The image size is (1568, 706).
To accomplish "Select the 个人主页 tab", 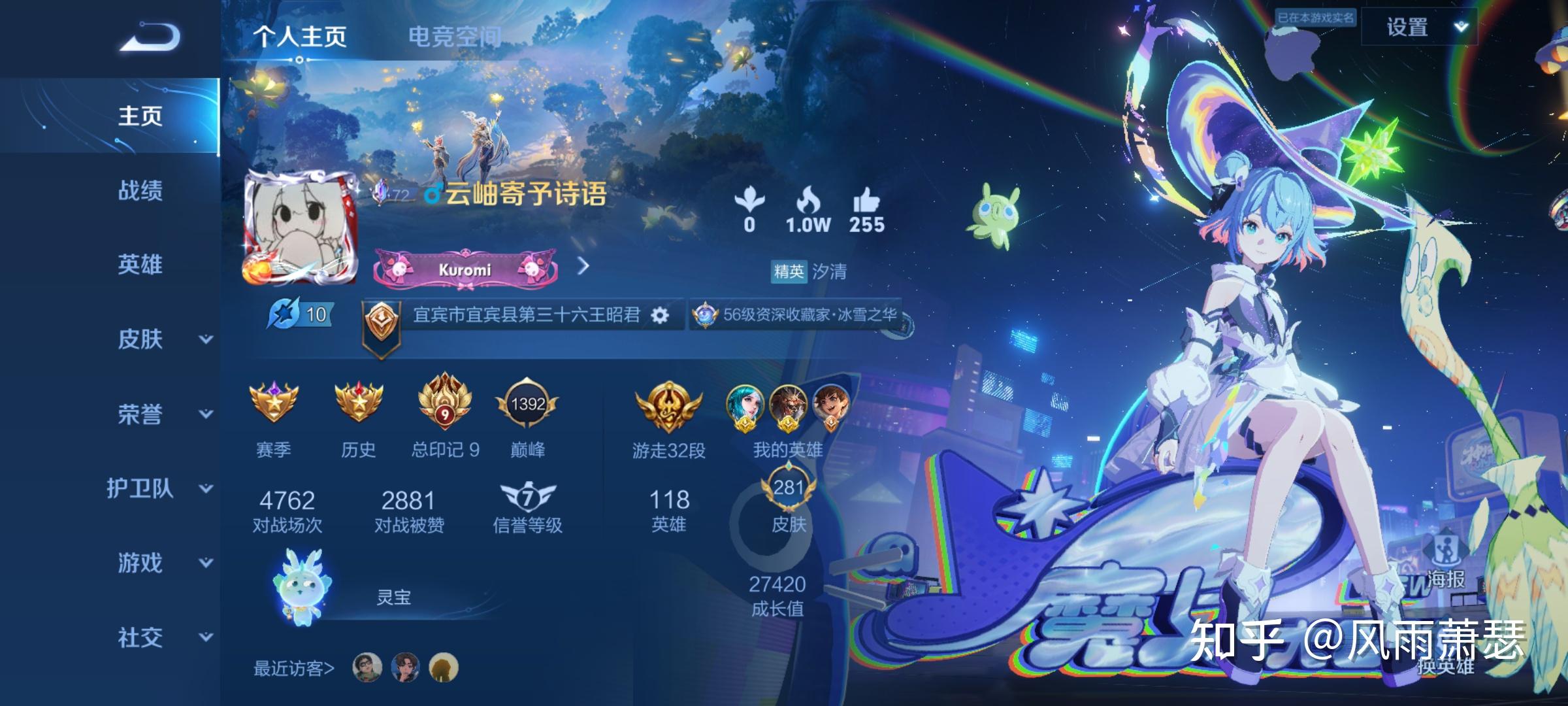I will pos(300,37).
